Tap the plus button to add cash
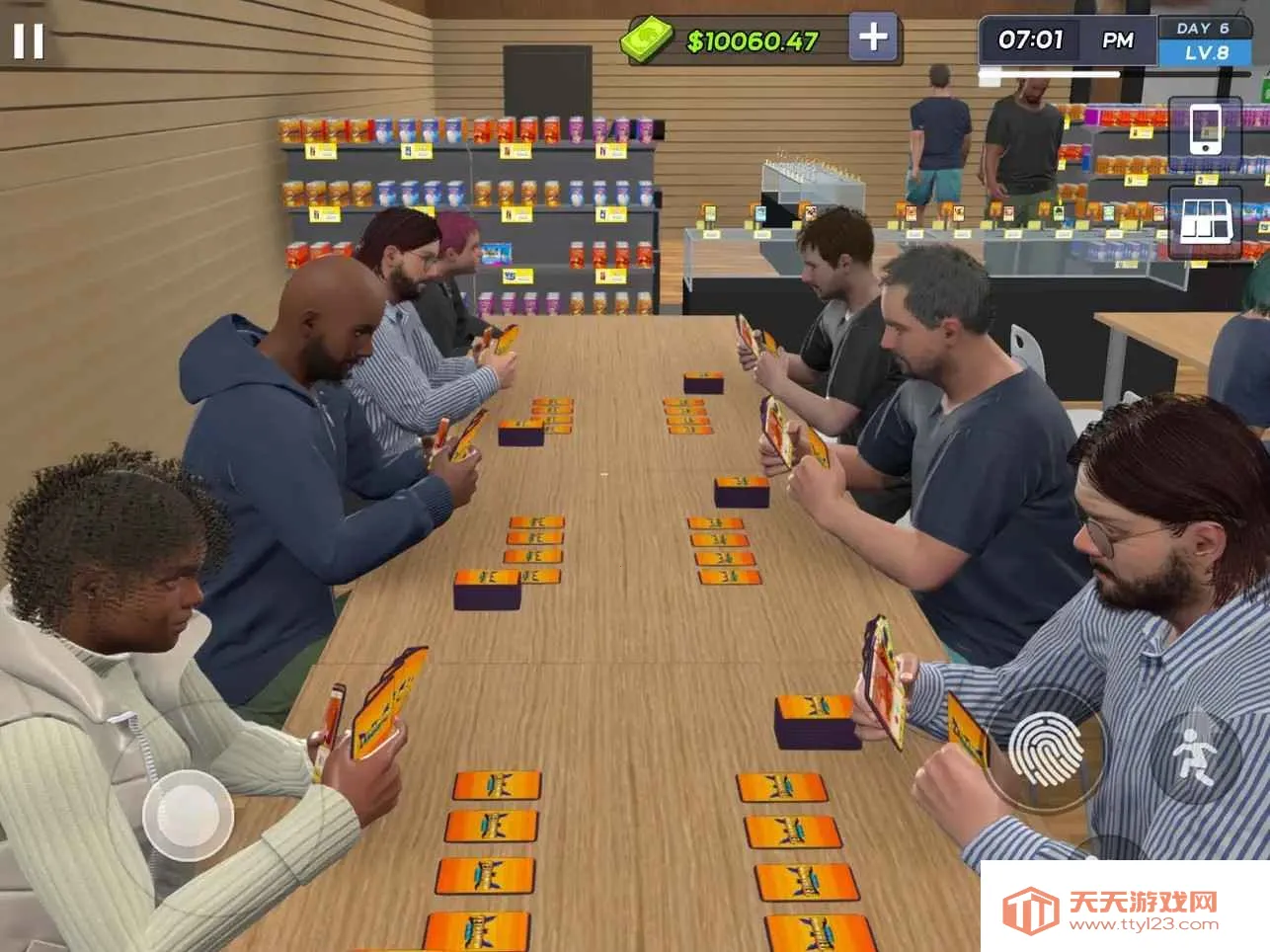Screen dimensions: 1270x952 [x=873, y=38]
